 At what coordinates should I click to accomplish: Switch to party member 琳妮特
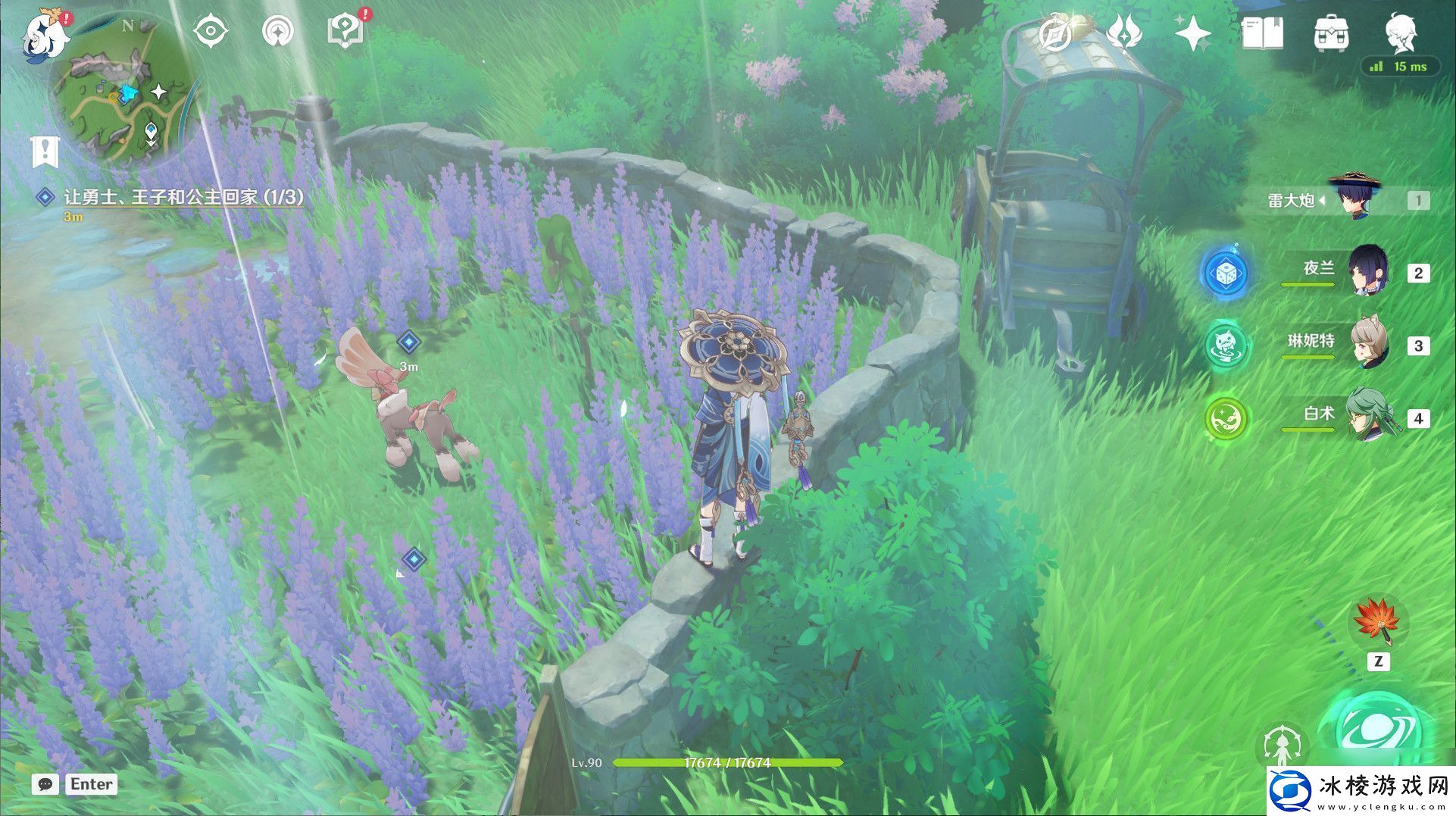[1367, 344]
